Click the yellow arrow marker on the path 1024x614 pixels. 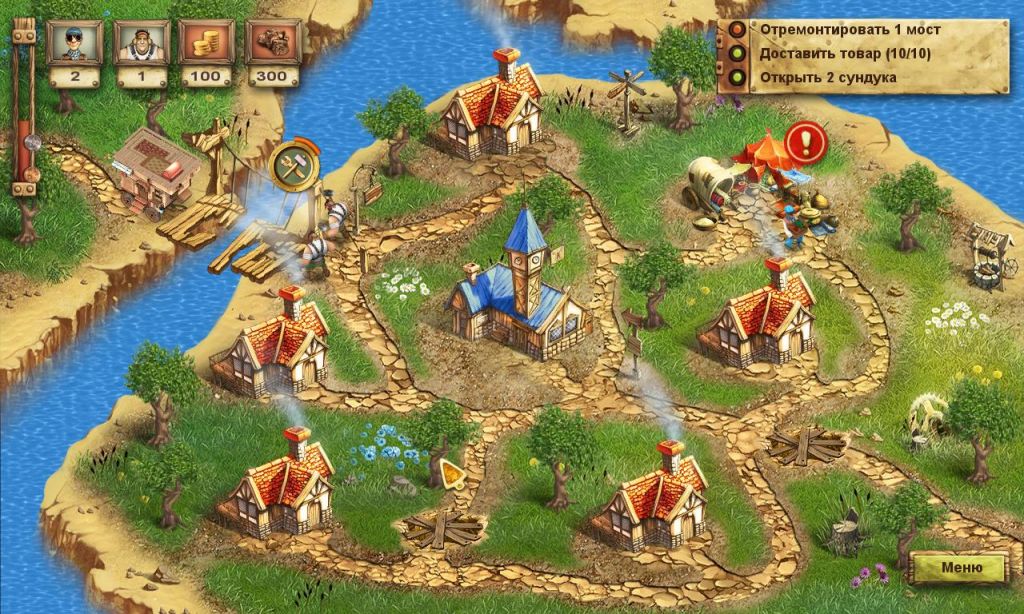(451, 472)
